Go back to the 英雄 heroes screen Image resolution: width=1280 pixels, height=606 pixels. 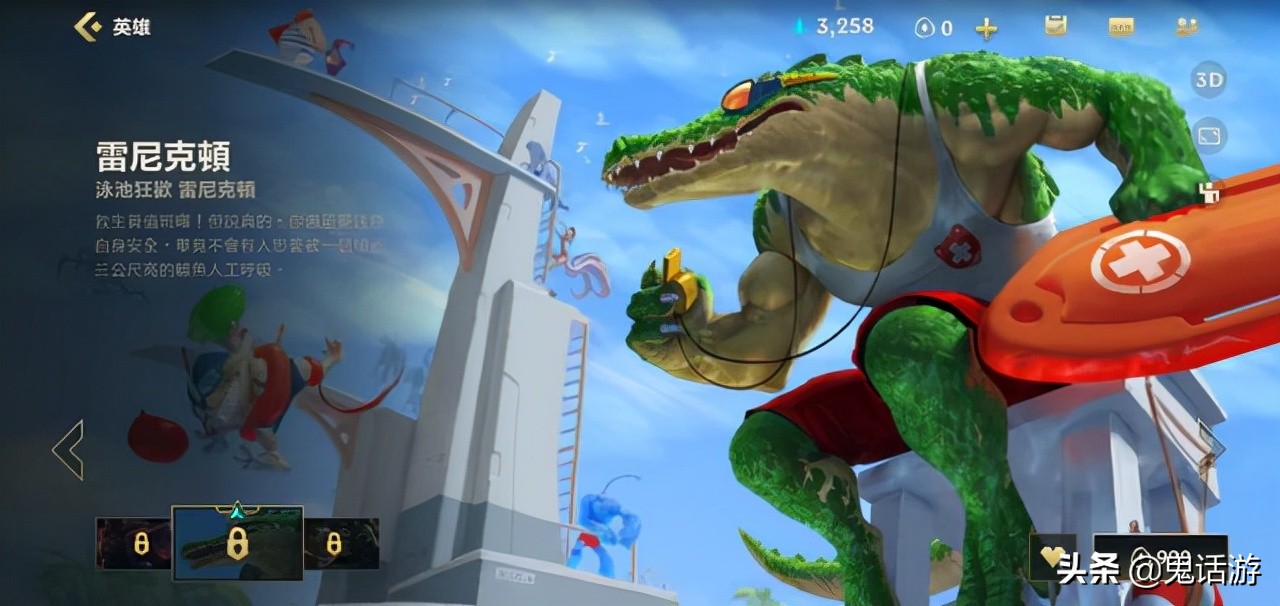coord(90,27)
